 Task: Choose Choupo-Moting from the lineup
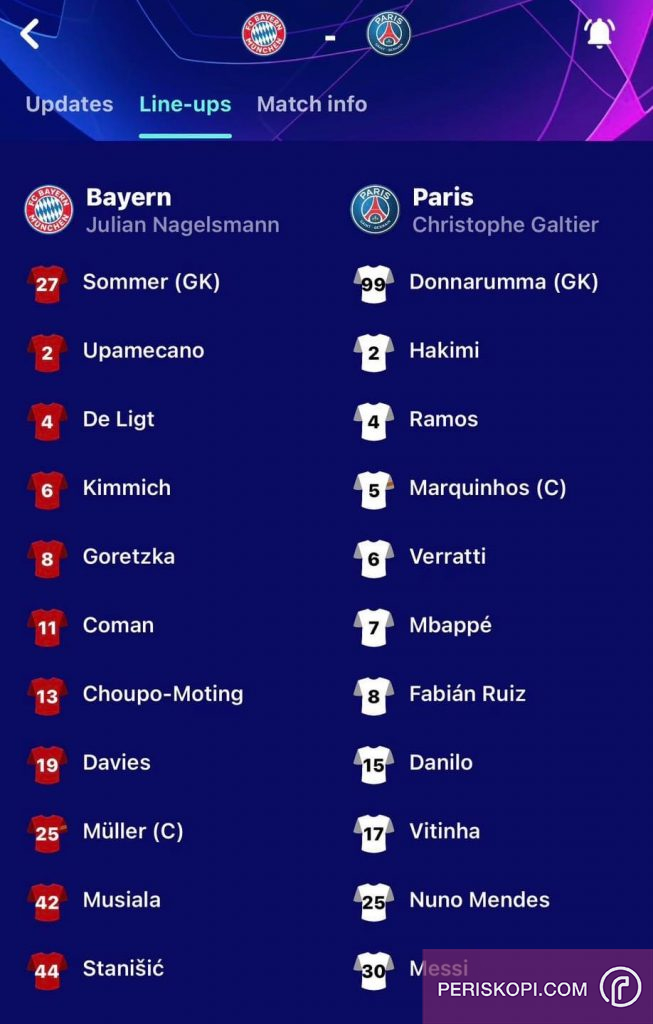(x=162, y=694)
